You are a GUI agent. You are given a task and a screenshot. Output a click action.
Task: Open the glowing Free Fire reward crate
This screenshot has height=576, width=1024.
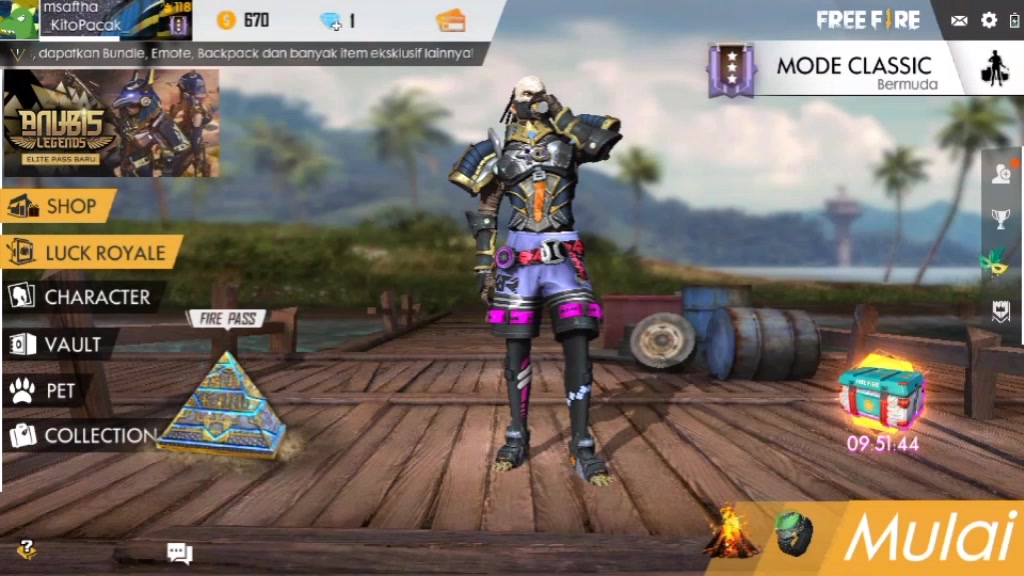pos(881,394)
